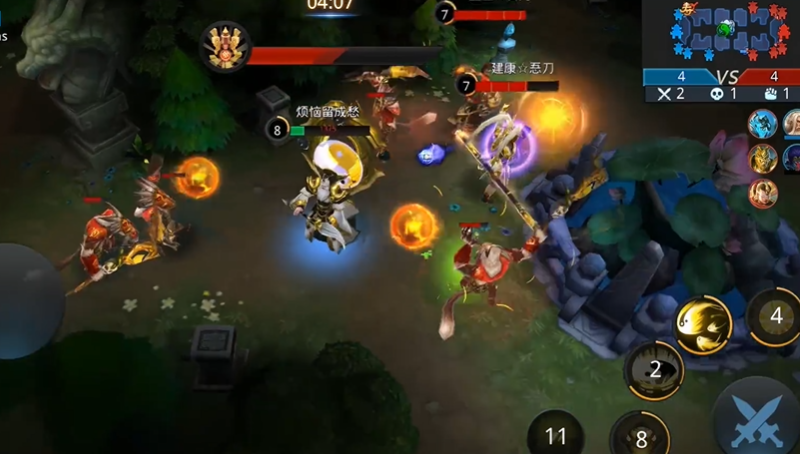Tap the crossed swords basic attack button
Viewport: 800px width, 454px height.
click(x=758, y=420)
